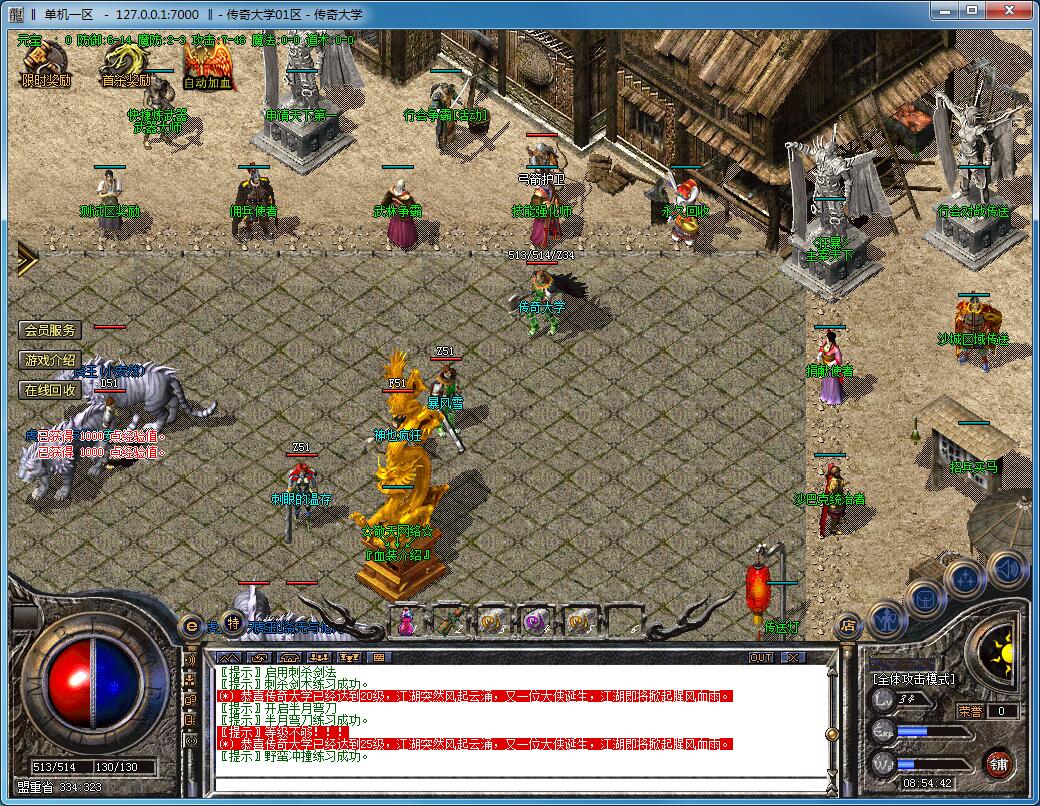Image resolution: width=1040 pixels, height=806 pixels.
Task: Open the 在线回收 button
Action: [x=51, y=390]
